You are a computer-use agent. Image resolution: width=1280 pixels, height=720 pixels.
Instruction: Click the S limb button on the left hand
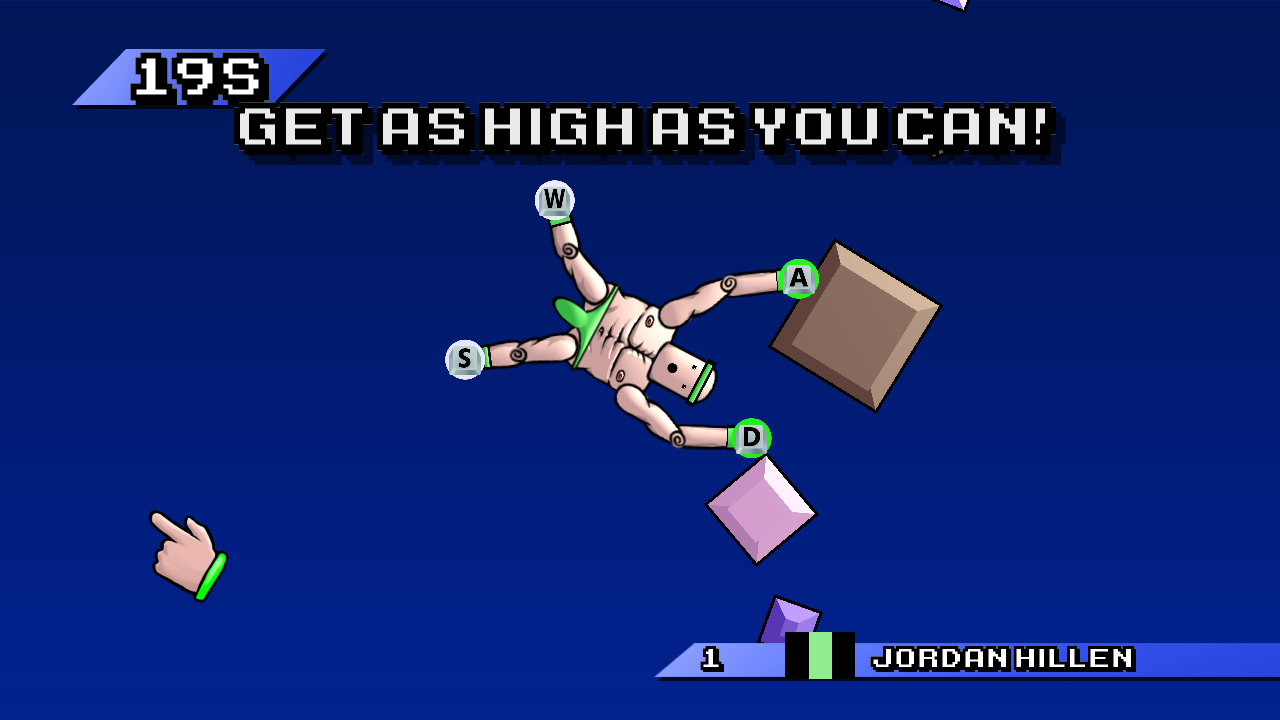(x=463, y=358)
